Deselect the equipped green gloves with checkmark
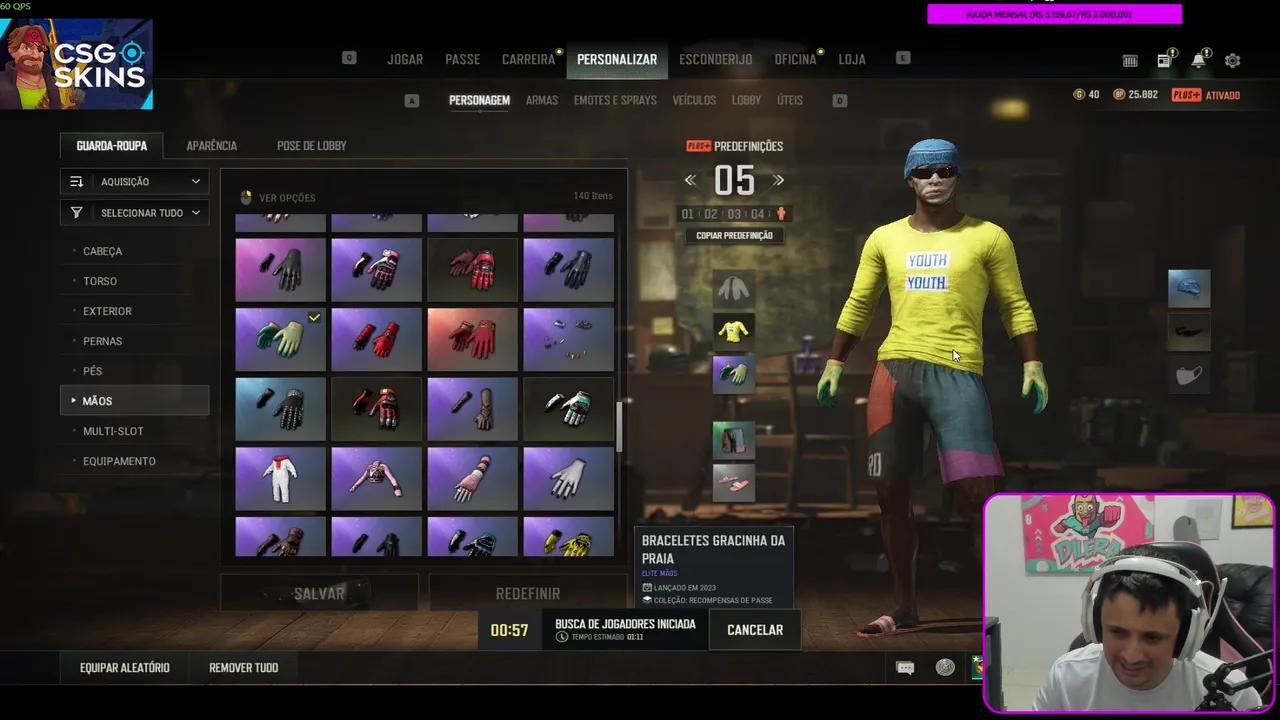This screenshot has width=1280, height=720. [280, 339]
